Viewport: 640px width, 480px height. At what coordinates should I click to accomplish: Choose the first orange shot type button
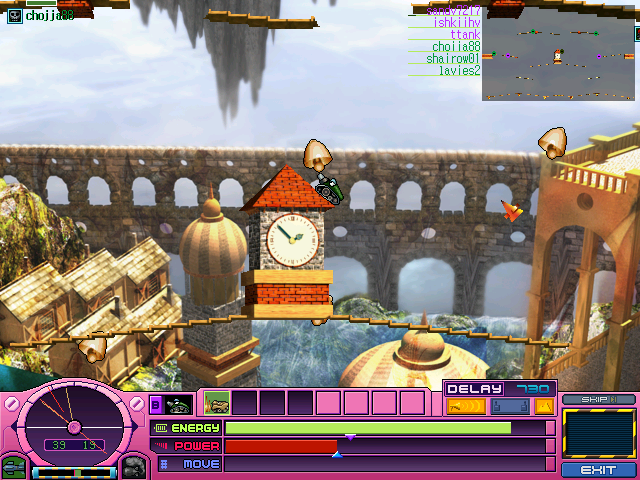[x=465, y=406]
